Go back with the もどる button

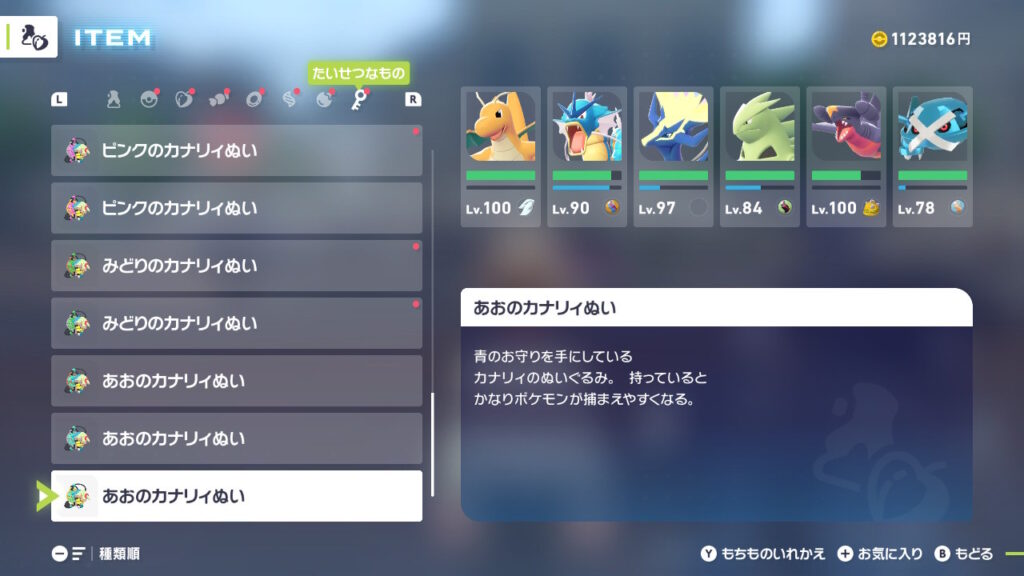point(965,553)
